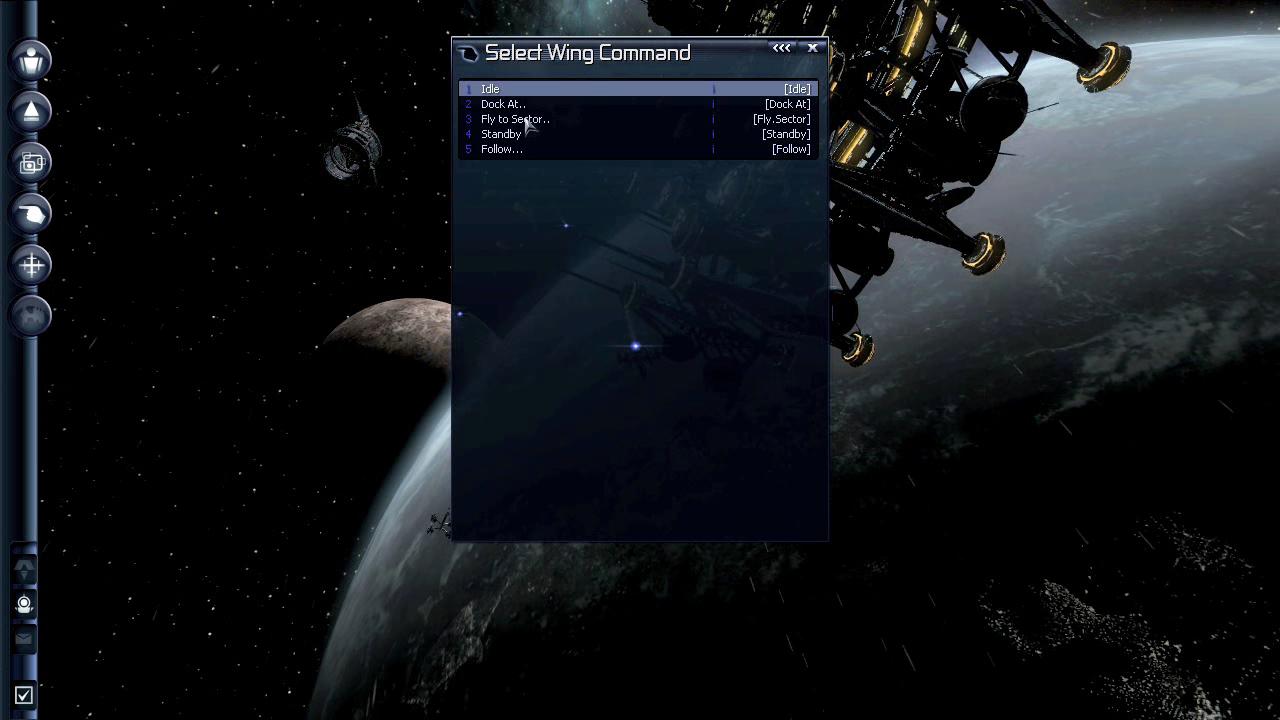Click the dimmed globe sidebar icon

click(x=31, y=315)
